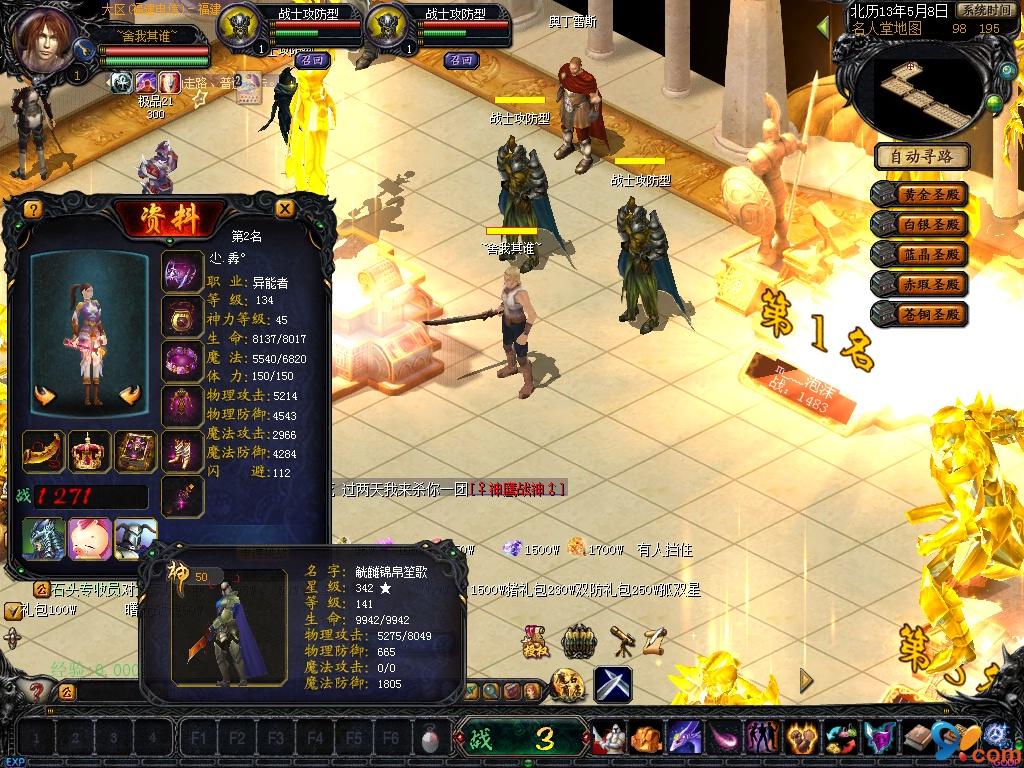The image size is (1024, 768).
Task: Rotate character preview with the left arrow
Action: 44,396
